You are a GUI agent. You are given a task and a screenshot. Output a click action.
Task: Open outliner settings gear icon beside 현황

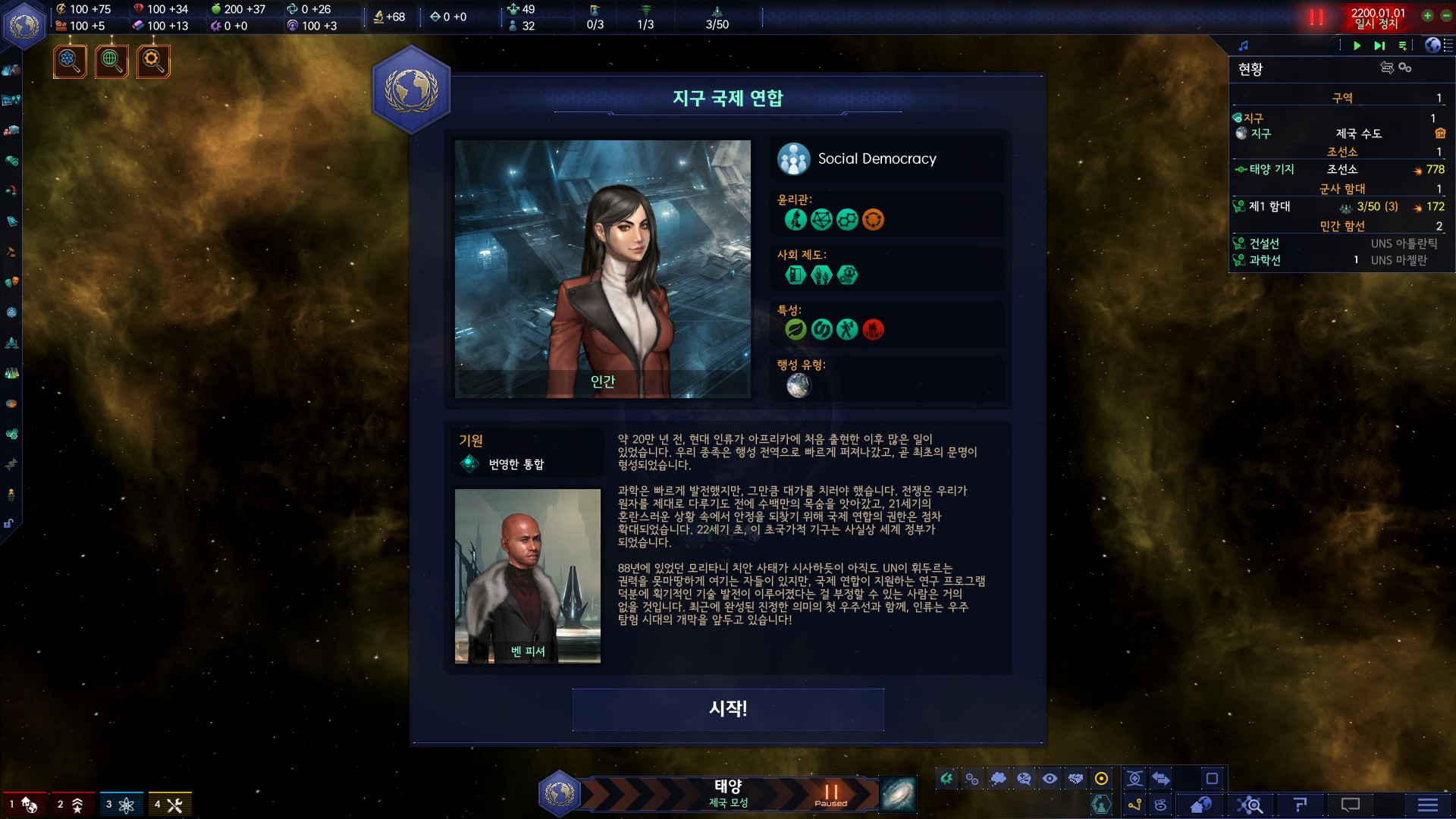tap(1405, 68)
